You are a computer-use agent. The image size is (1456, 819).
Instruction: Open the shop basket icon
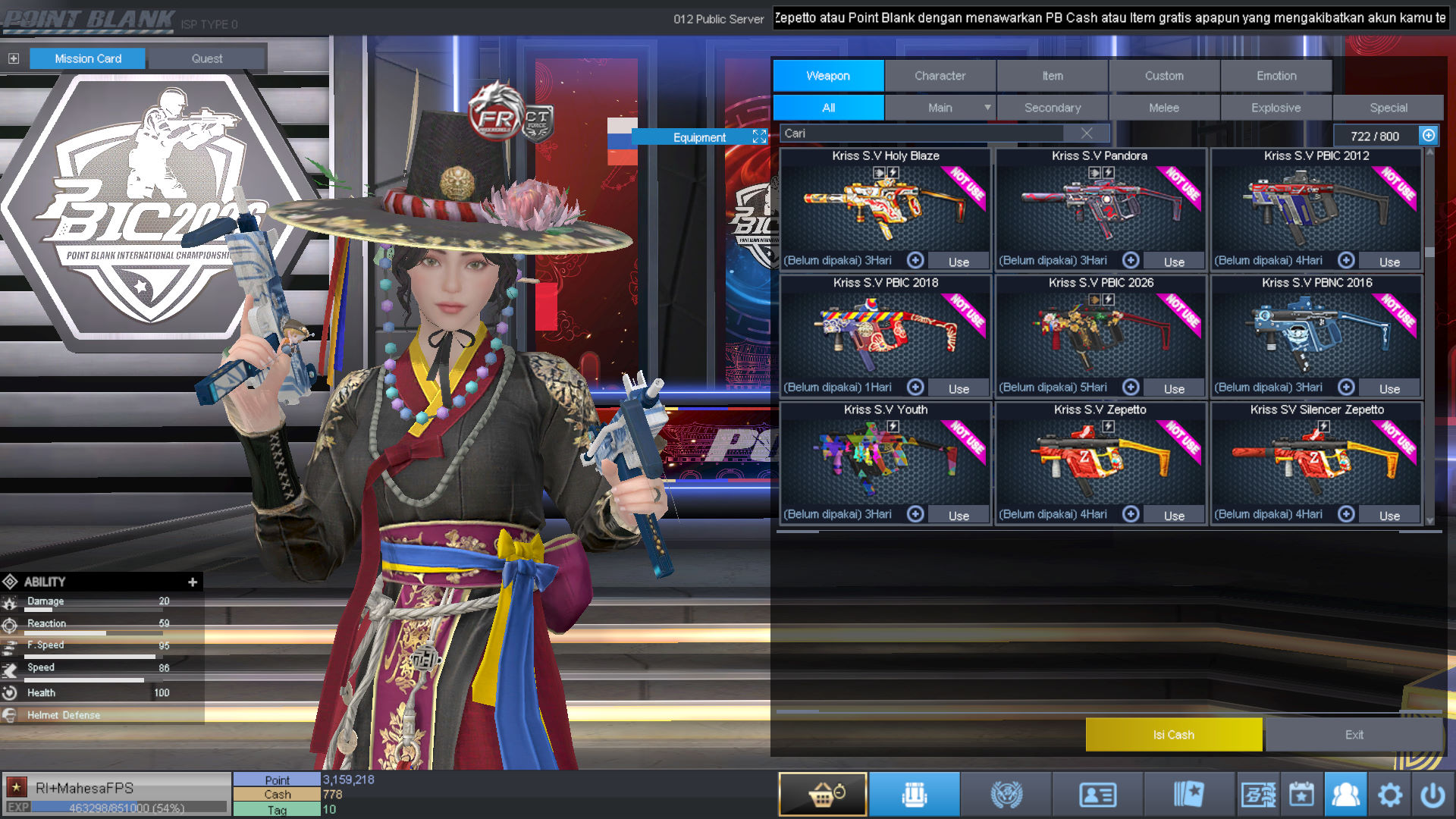point(823,794)
